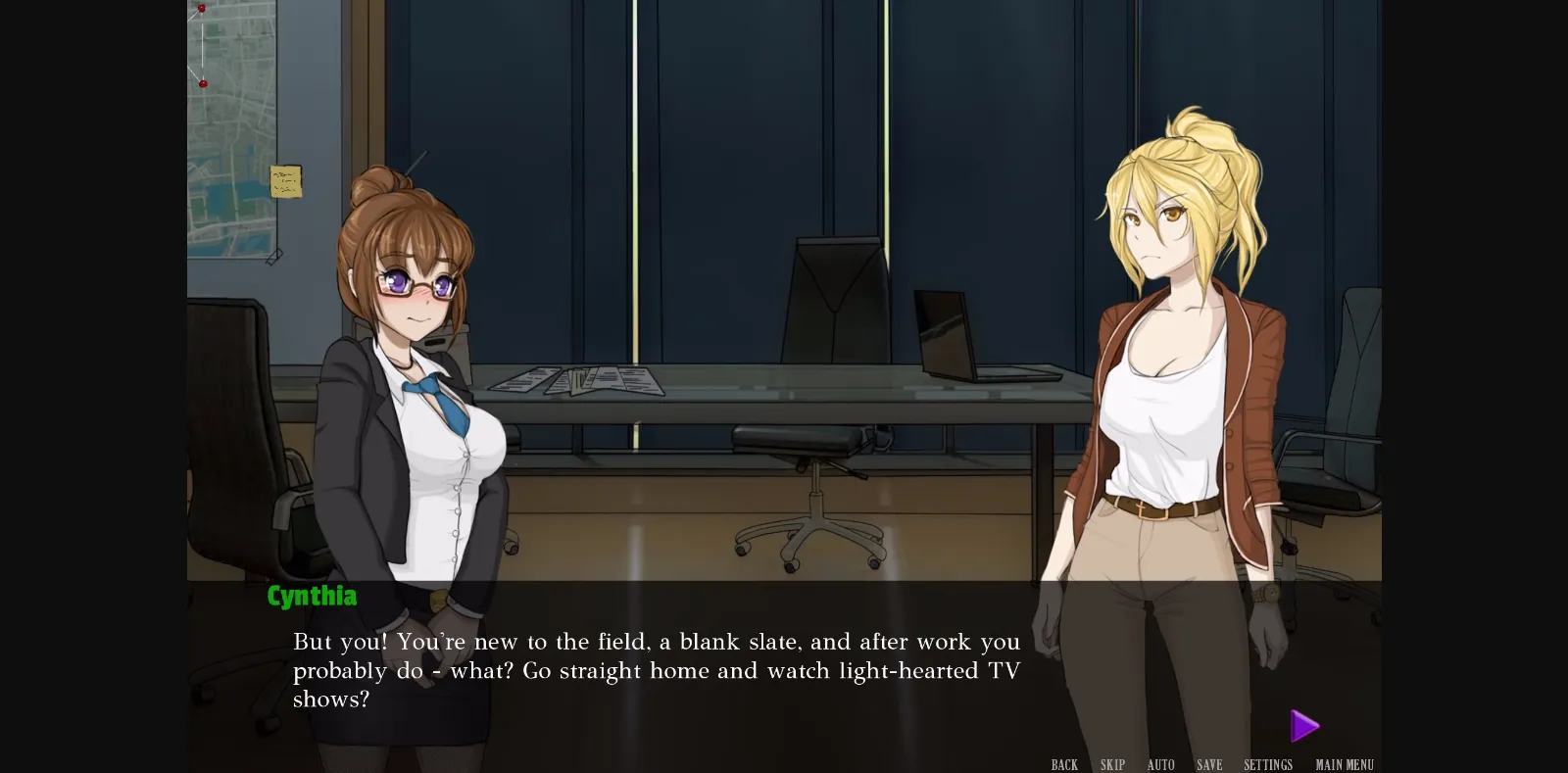Click SAVE to store progress
The height and width of the screenshot is (773, 1568).
(1209, 764)
